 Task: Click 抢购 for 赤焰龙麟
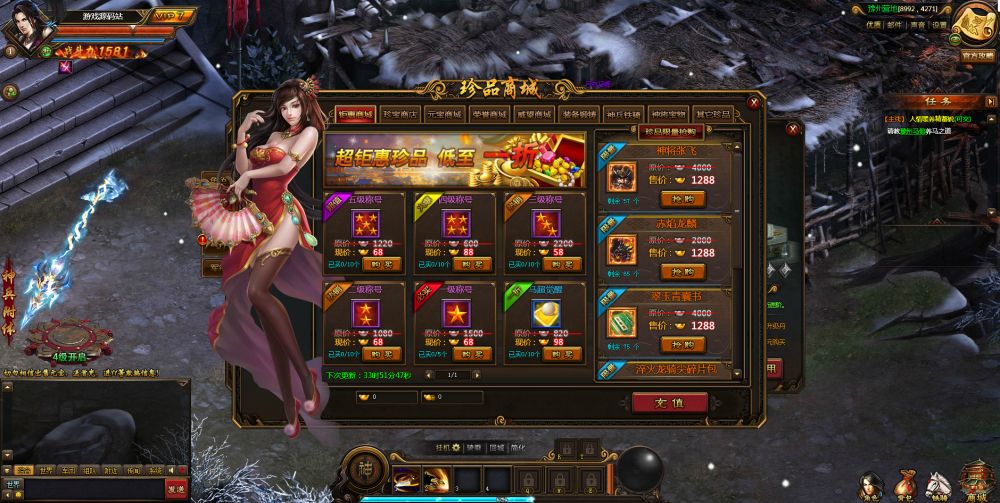(x=682, y=271)
